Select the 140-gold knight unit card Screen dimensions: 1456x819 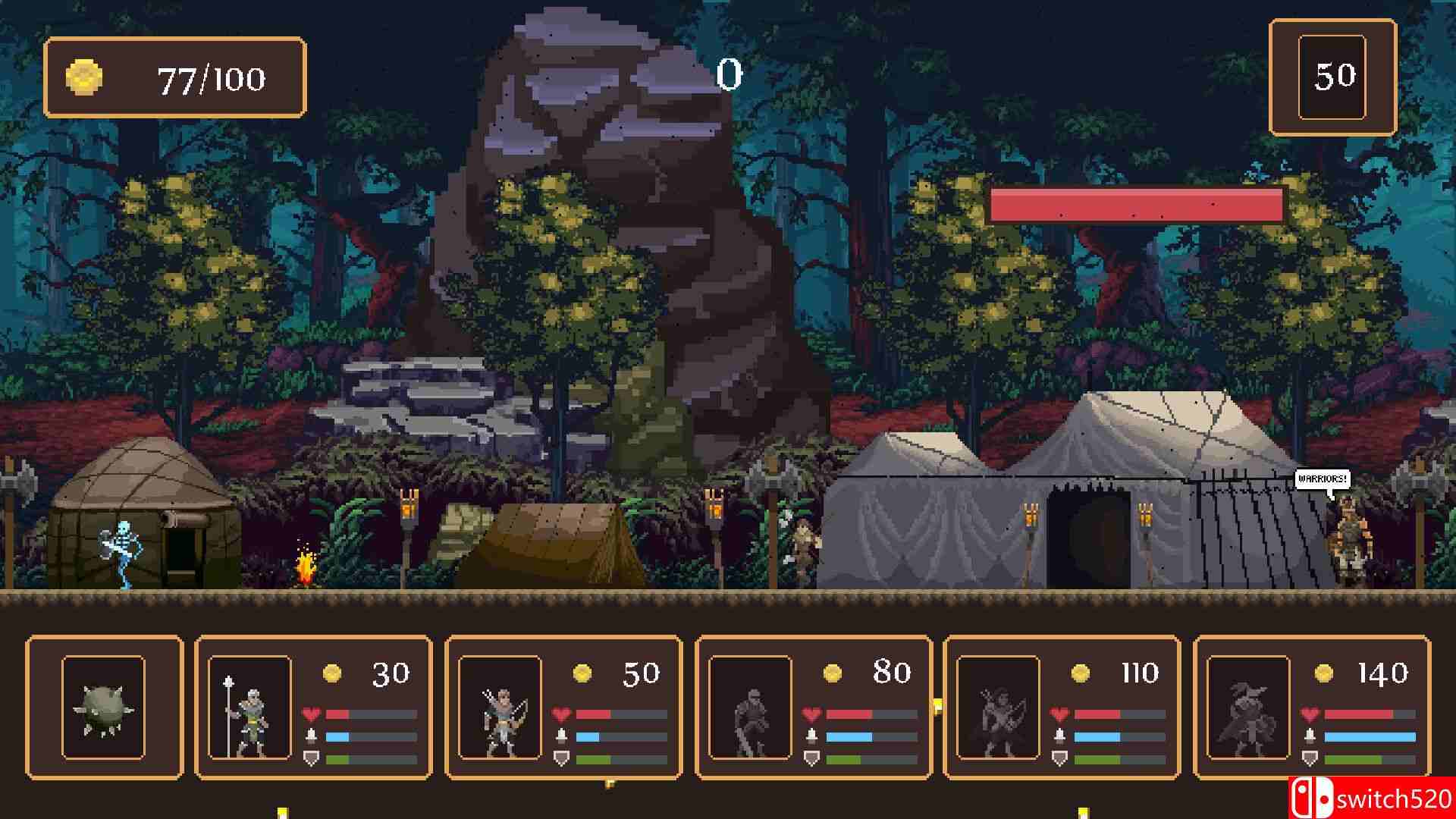(x=1312, y=708)
